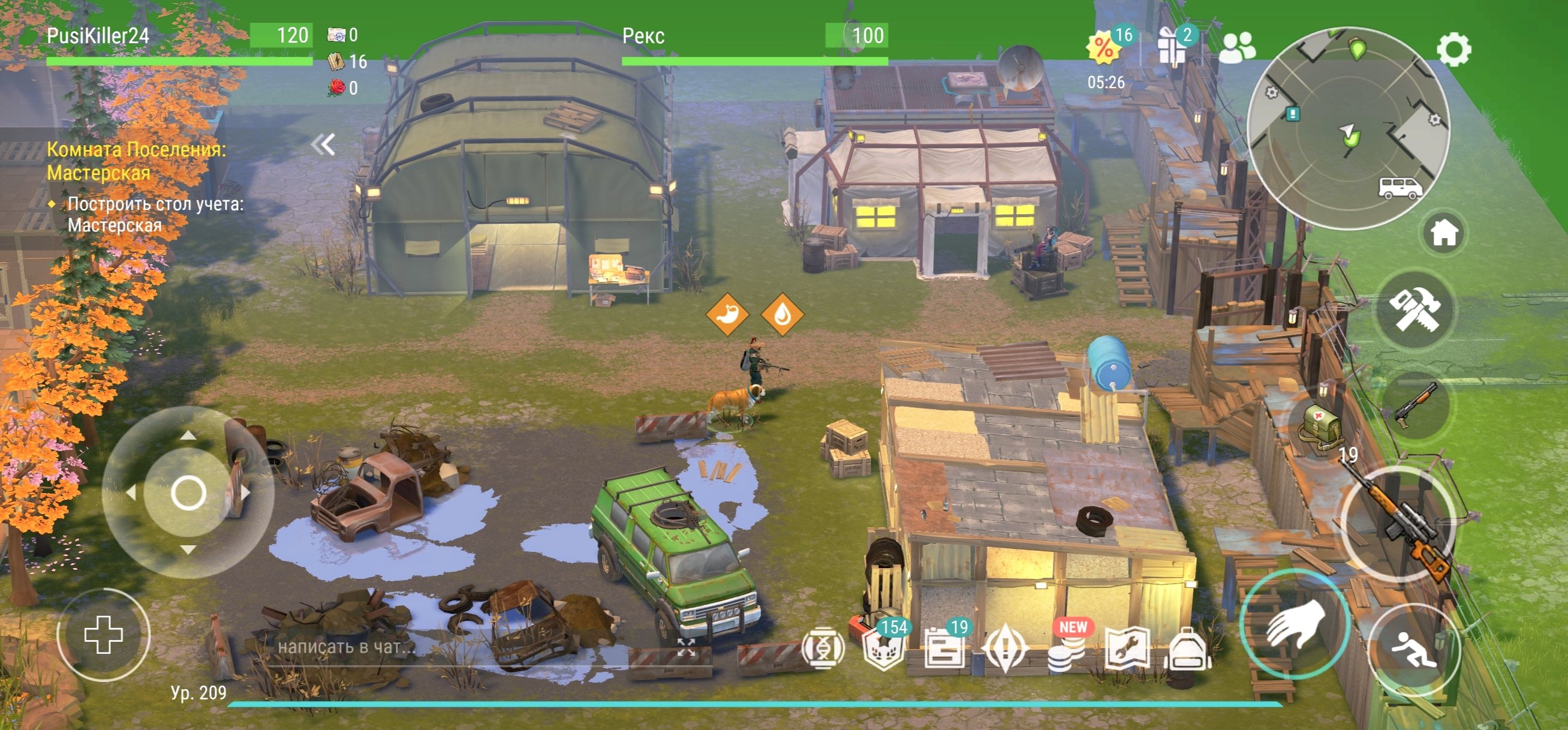Switch to the shotgun secondary weapon
1568x730 pixels.
tap(1416, 404)
